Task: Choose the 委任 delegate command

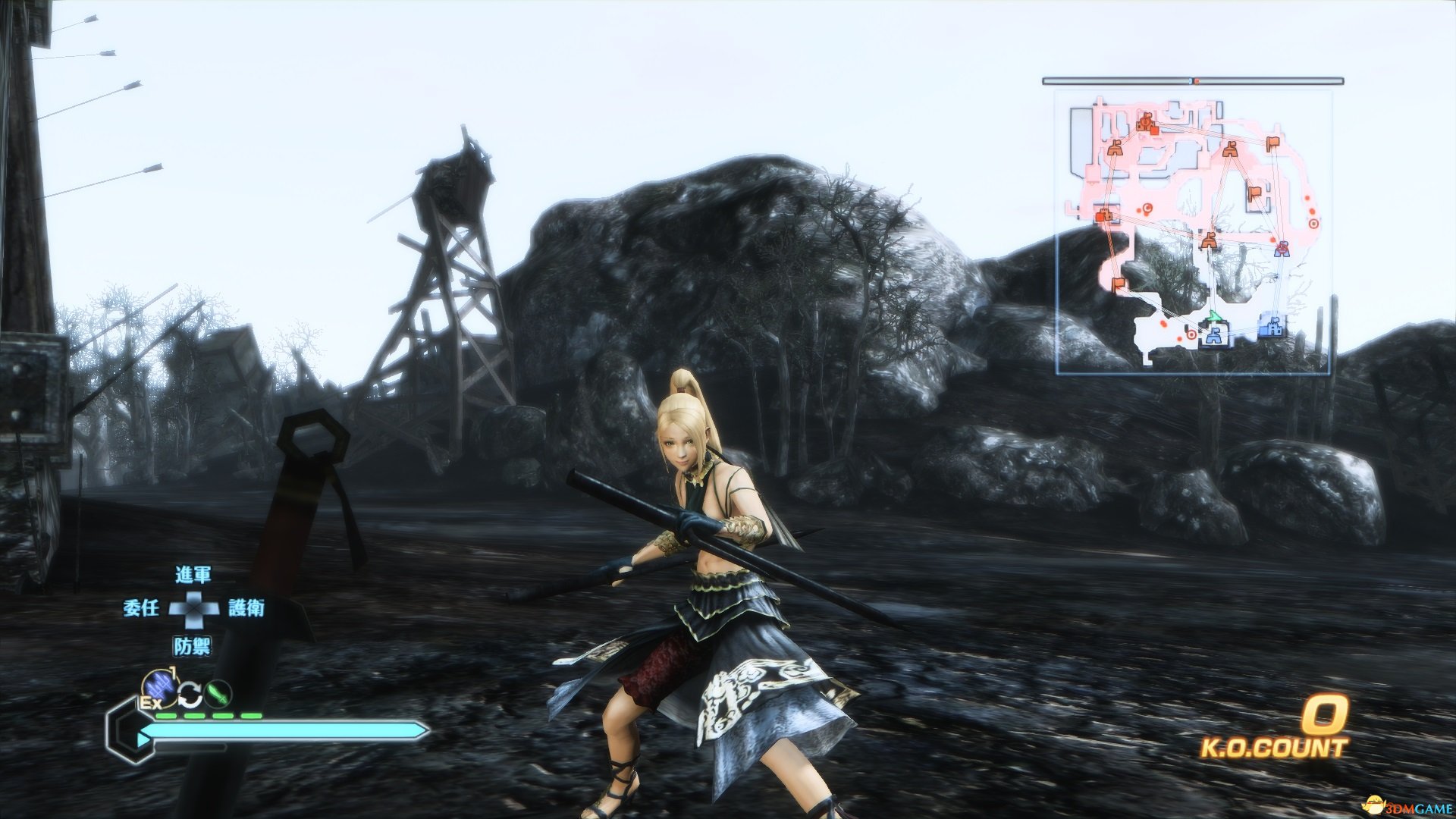Action: [x=141, y=607]
